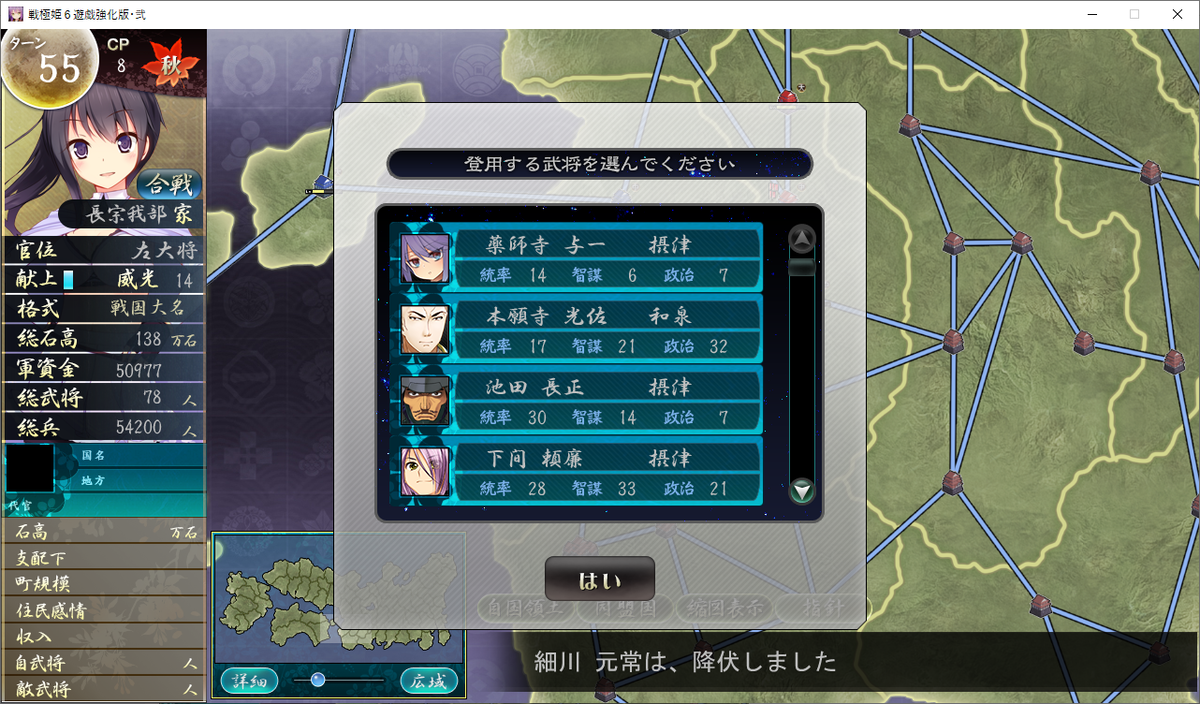Minimize the game window
Screen dimensions: 1200x704
(1088, 14)
